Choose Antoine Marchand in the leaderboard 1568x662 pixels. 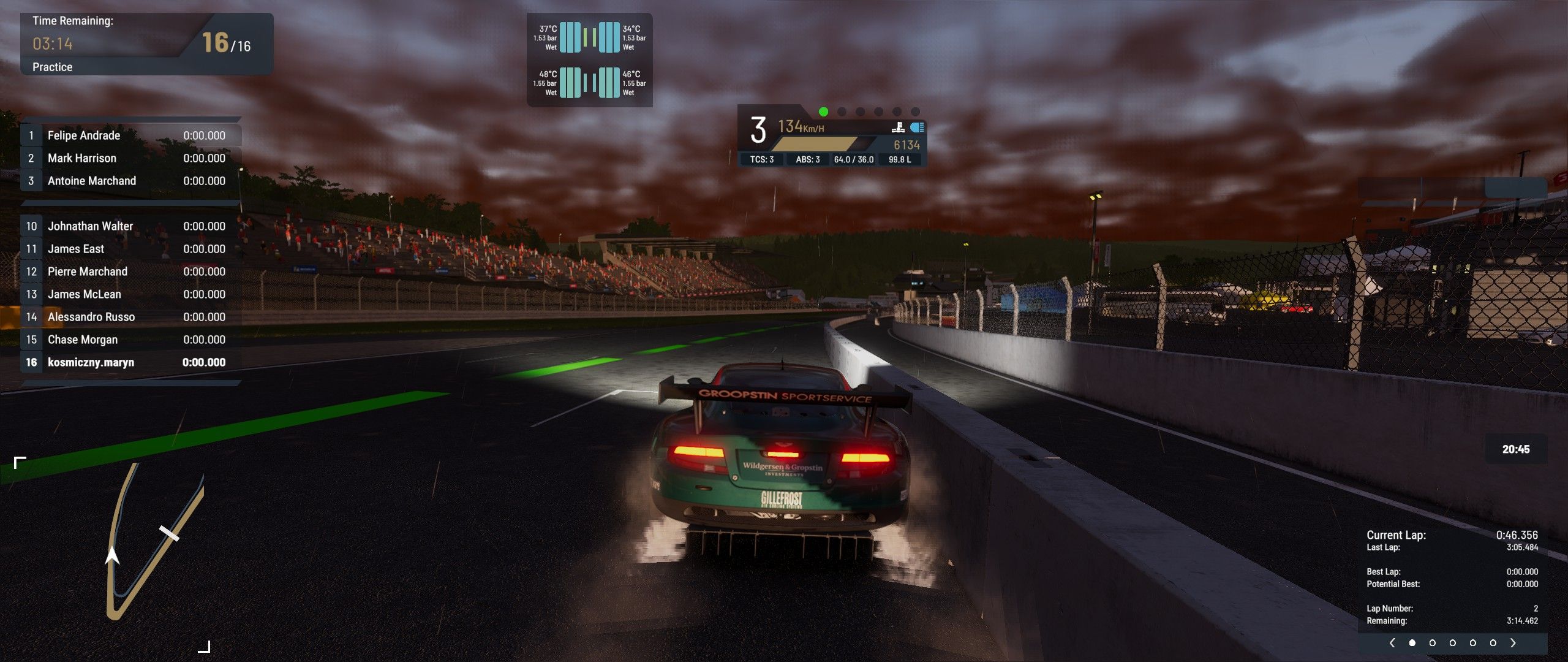(131, 181)
